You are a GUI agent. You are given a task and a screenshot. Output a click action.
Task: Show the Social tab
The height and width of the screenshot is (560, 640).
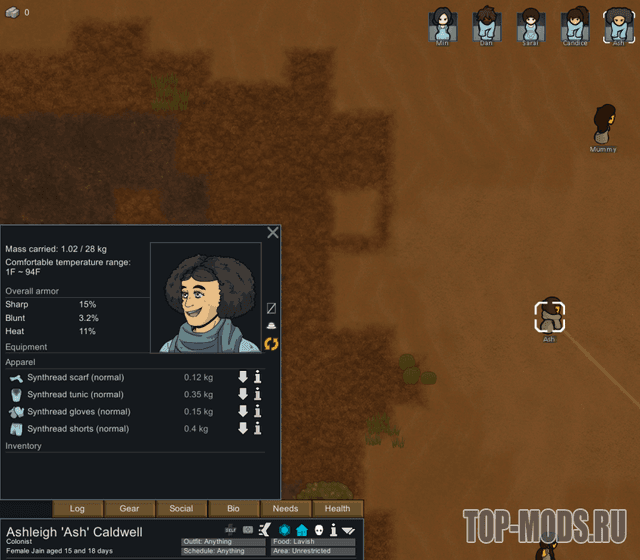click(181, 509)
